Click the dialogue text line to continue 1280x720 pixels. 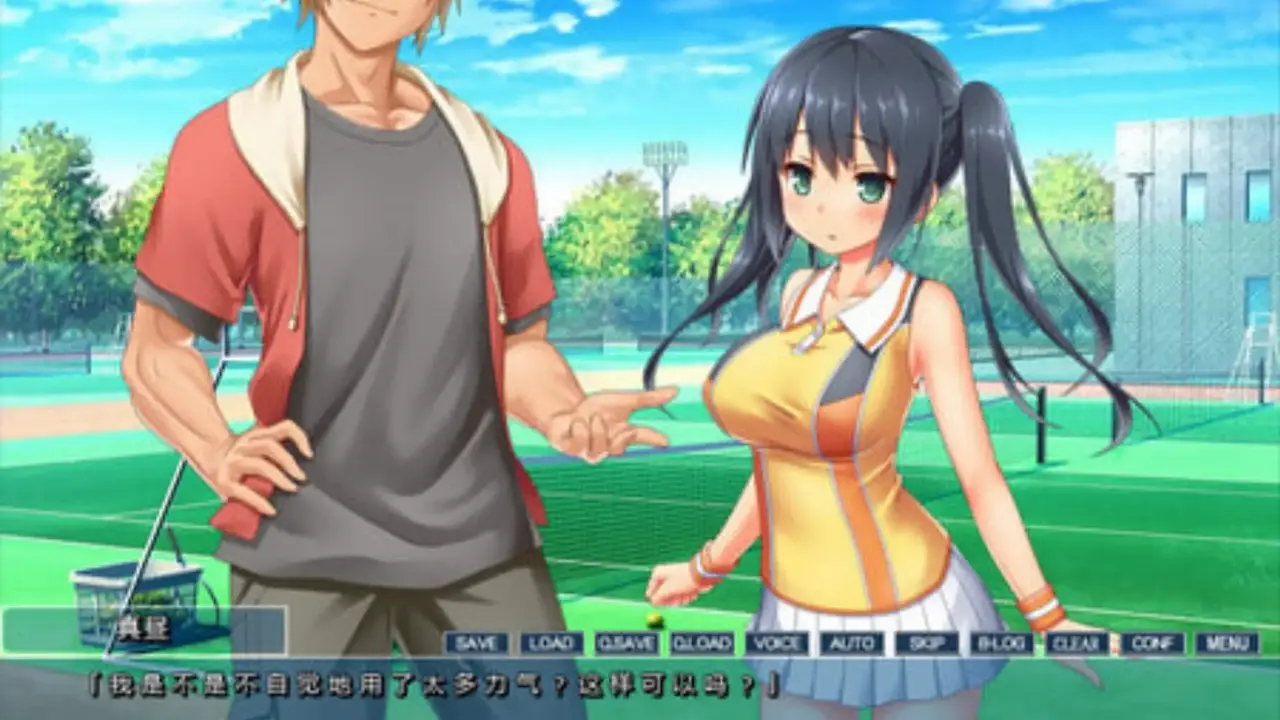[432, 686]
